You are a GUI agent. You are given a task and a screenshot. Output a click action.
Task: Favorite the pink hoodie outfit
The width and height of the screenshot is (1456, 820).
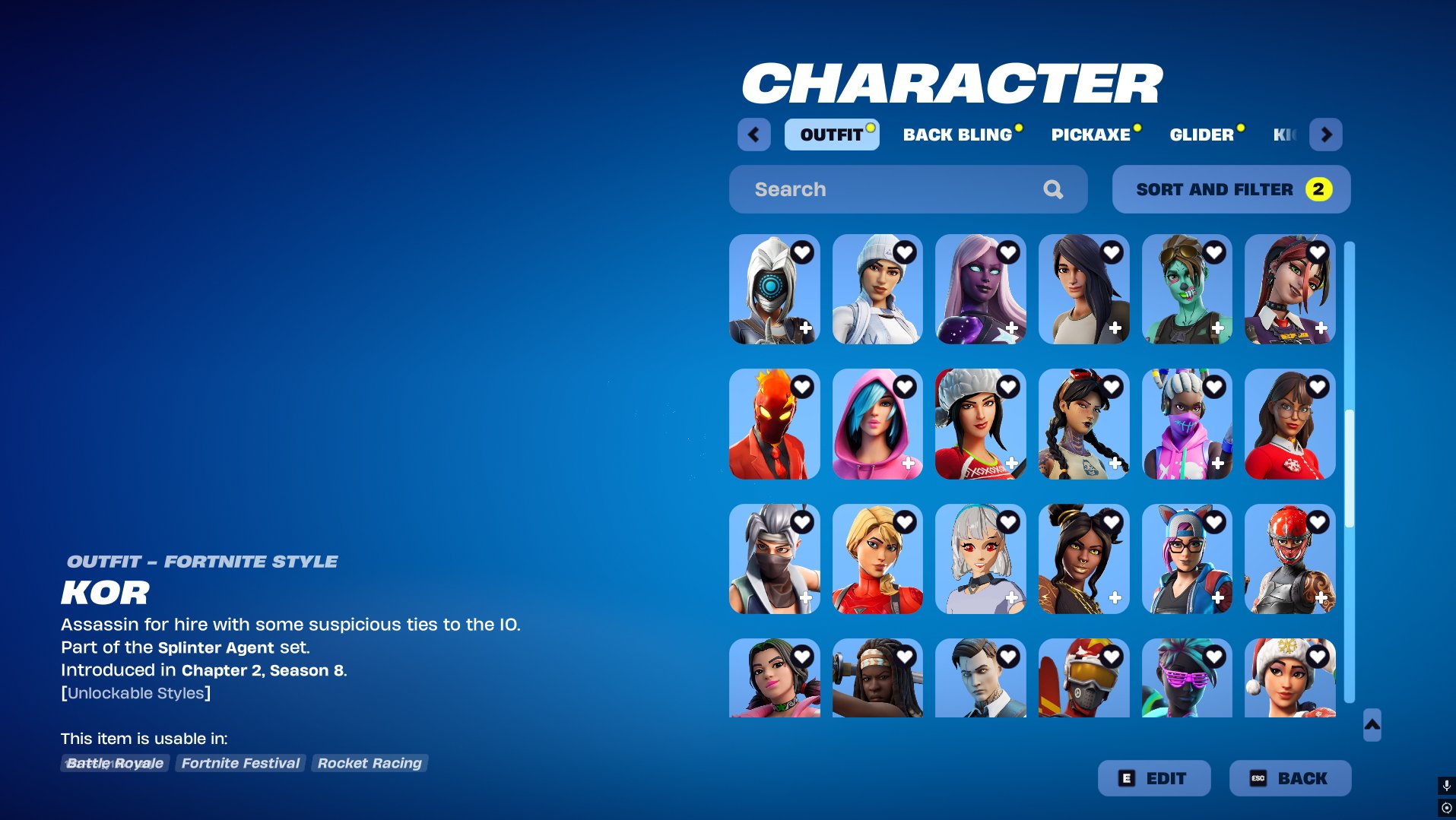point(905,386)
